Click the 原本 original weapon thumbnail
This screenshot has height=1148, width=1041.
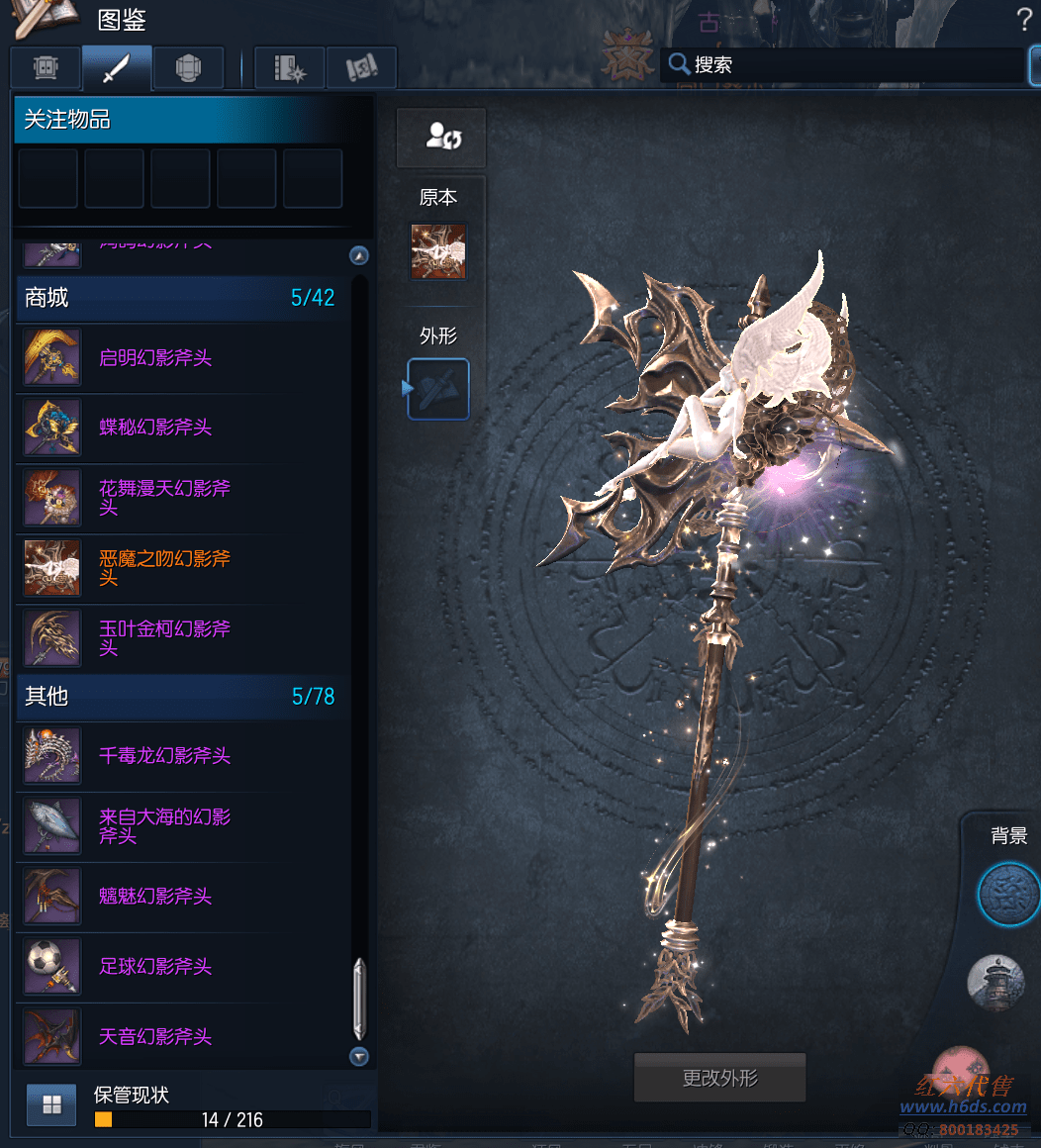click(x=438, y=251)
